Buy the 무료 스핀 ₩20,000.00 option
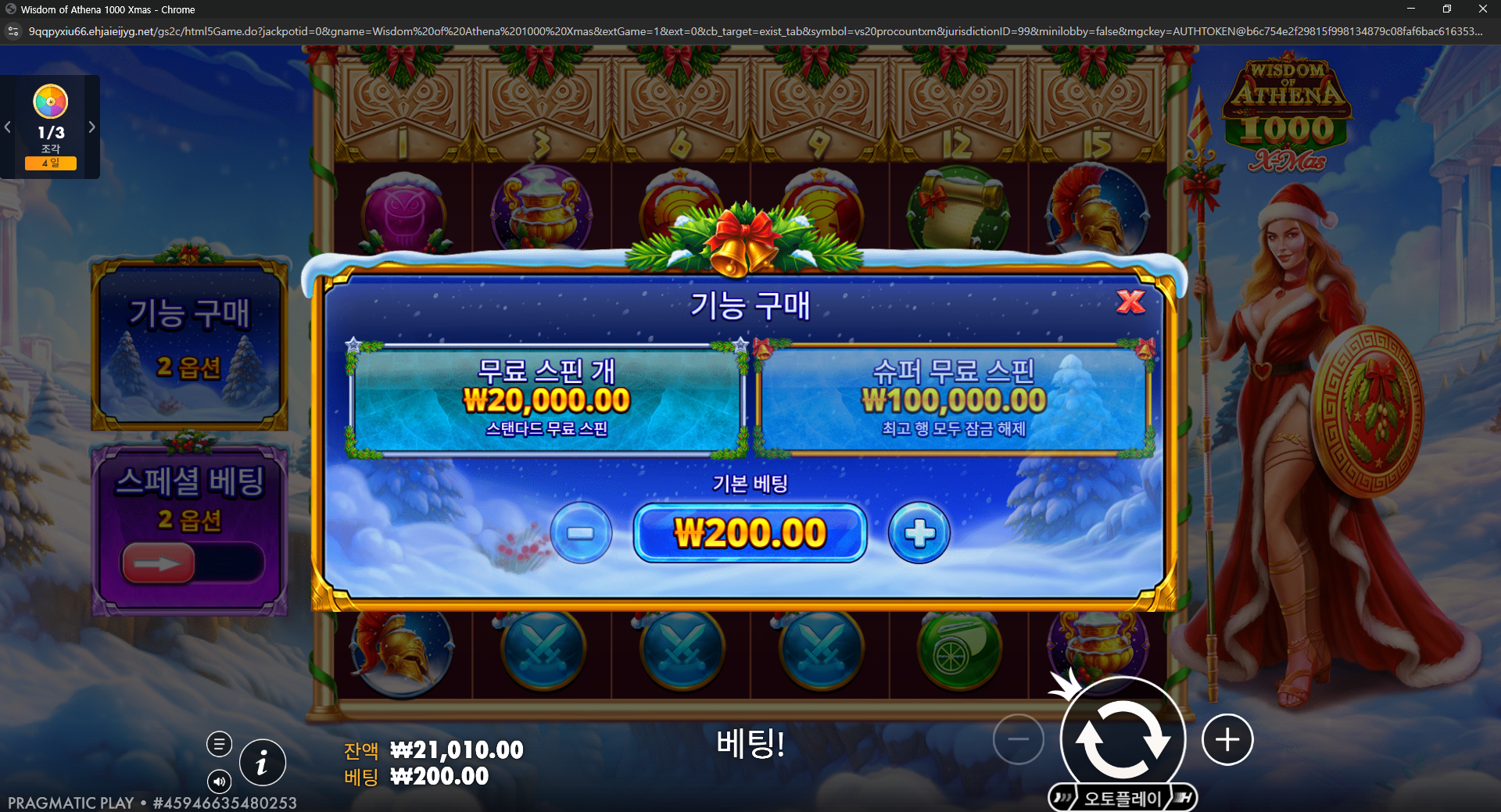Viewport: 1501px width, 812px height. point(547,399)
